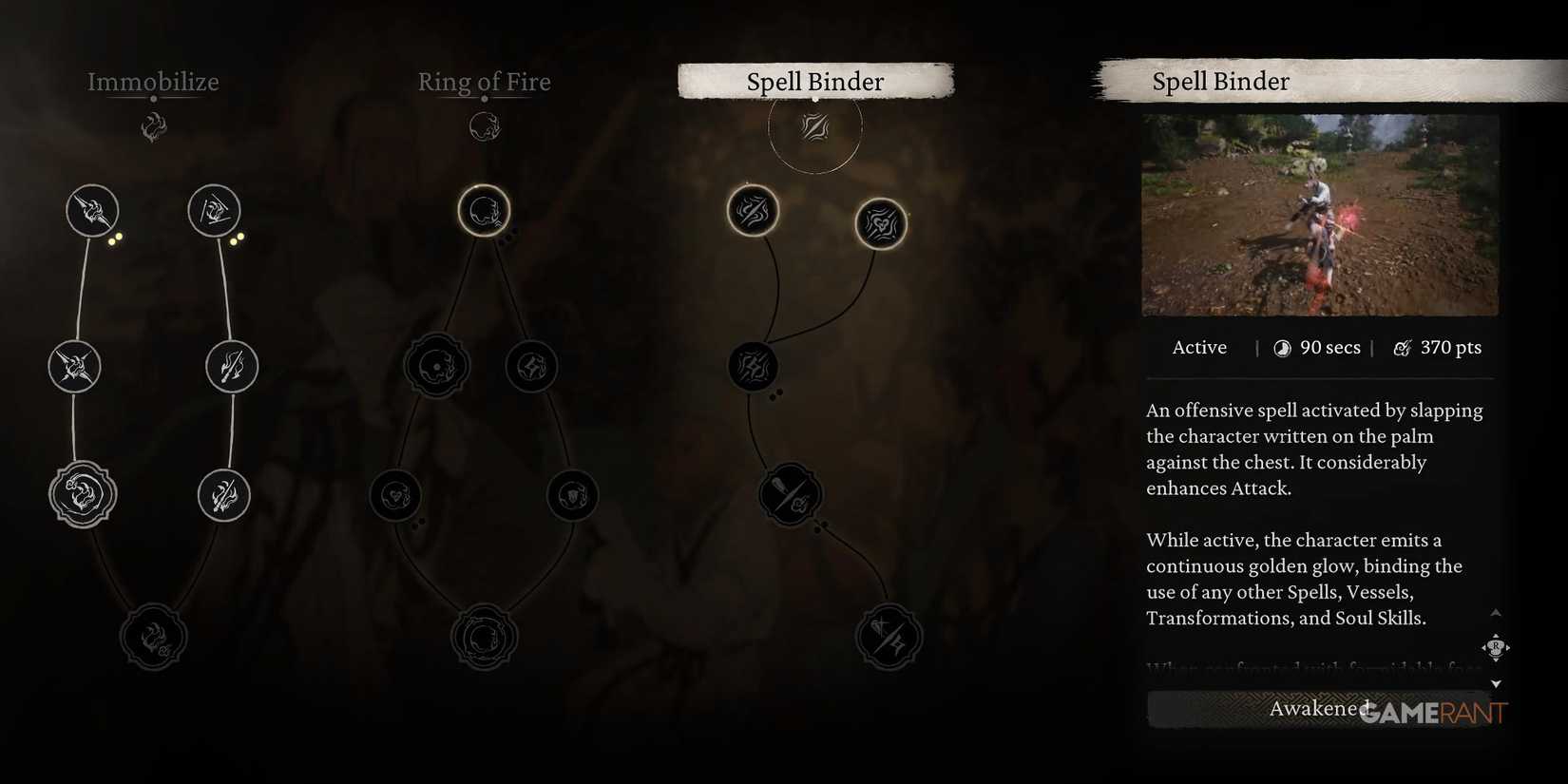The width and height of the screenshot is (1568, 784).
Task: Toggle the crossed-blades node in Immobilize tree
Action: [x=74, y=367]
